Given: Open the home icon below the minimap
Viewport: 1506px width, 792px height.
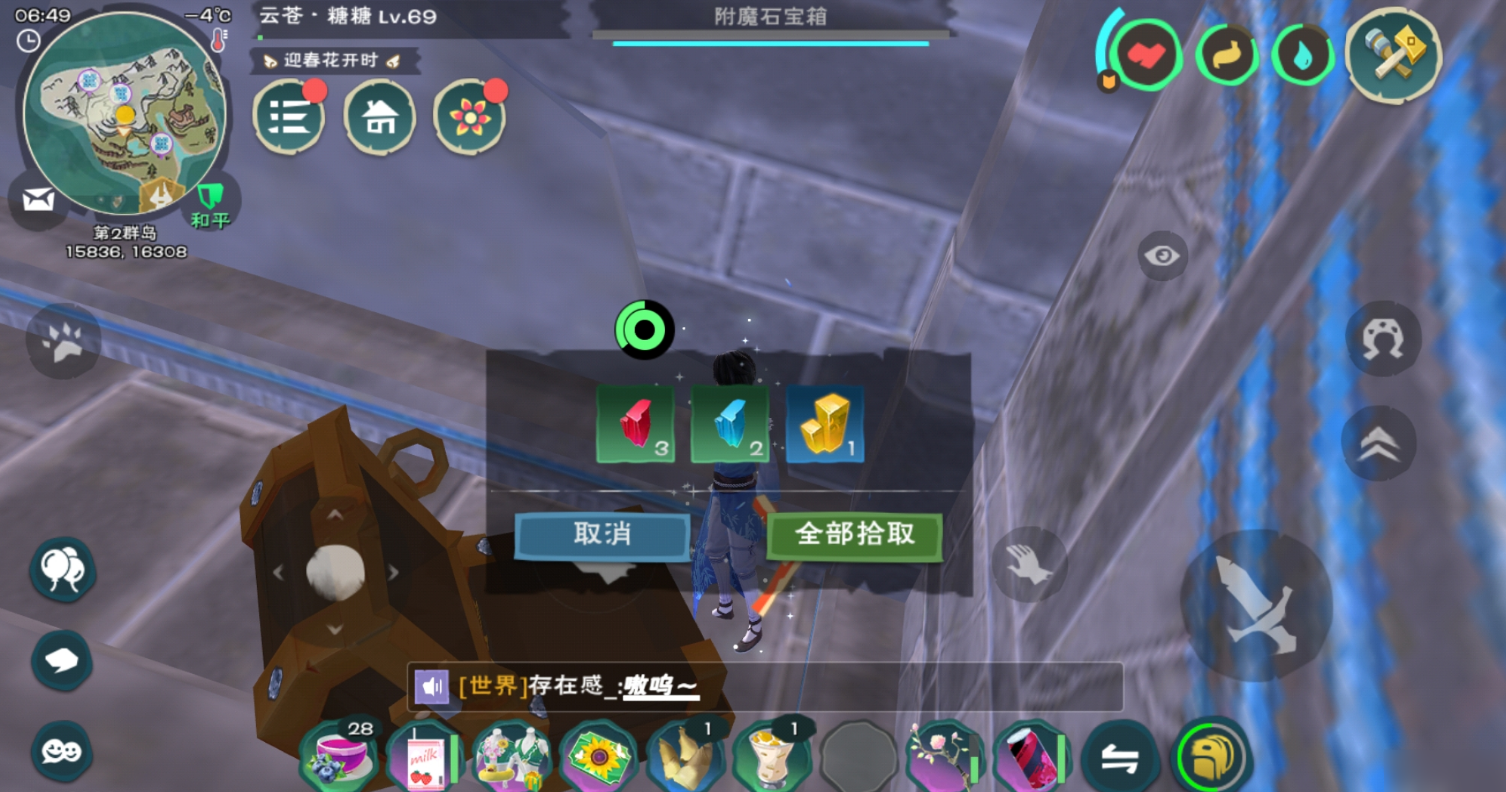Looking at the screenshot, I should point(379,116).
